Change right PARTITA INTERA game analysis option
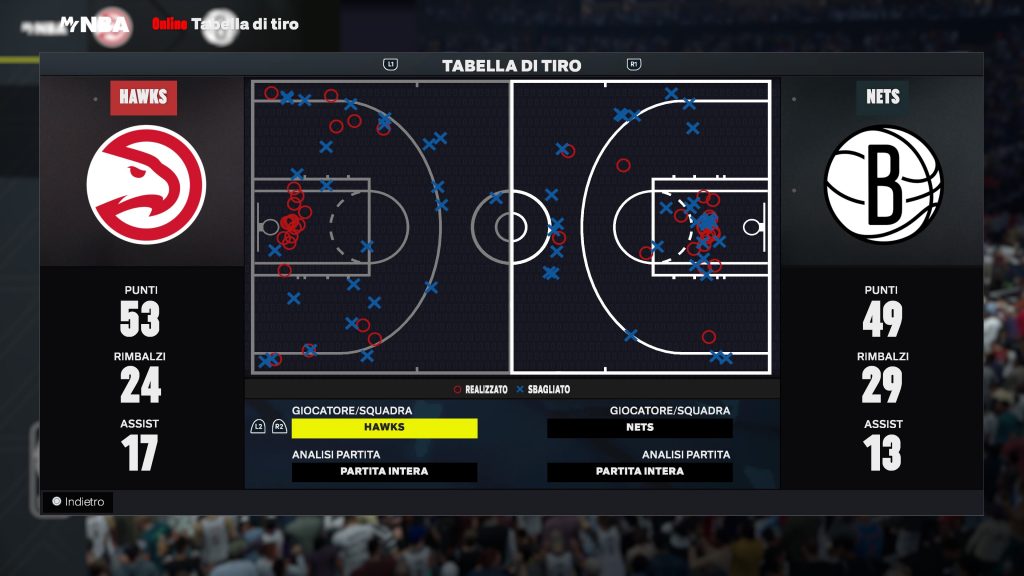 (x=639, y=472)
